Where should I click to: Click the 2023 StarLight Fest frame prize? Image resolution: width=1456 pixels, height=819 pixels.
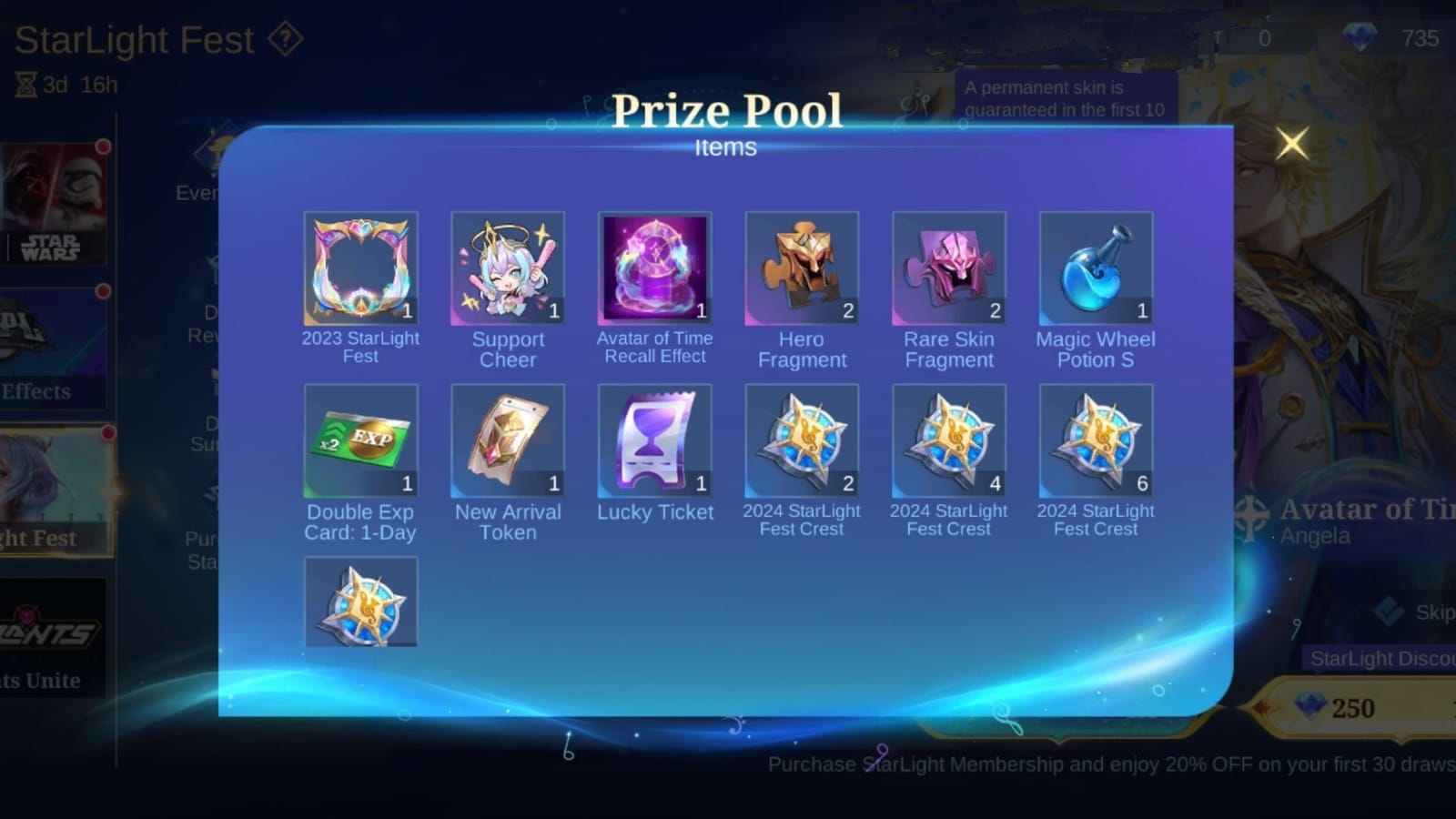click(360, 267)
